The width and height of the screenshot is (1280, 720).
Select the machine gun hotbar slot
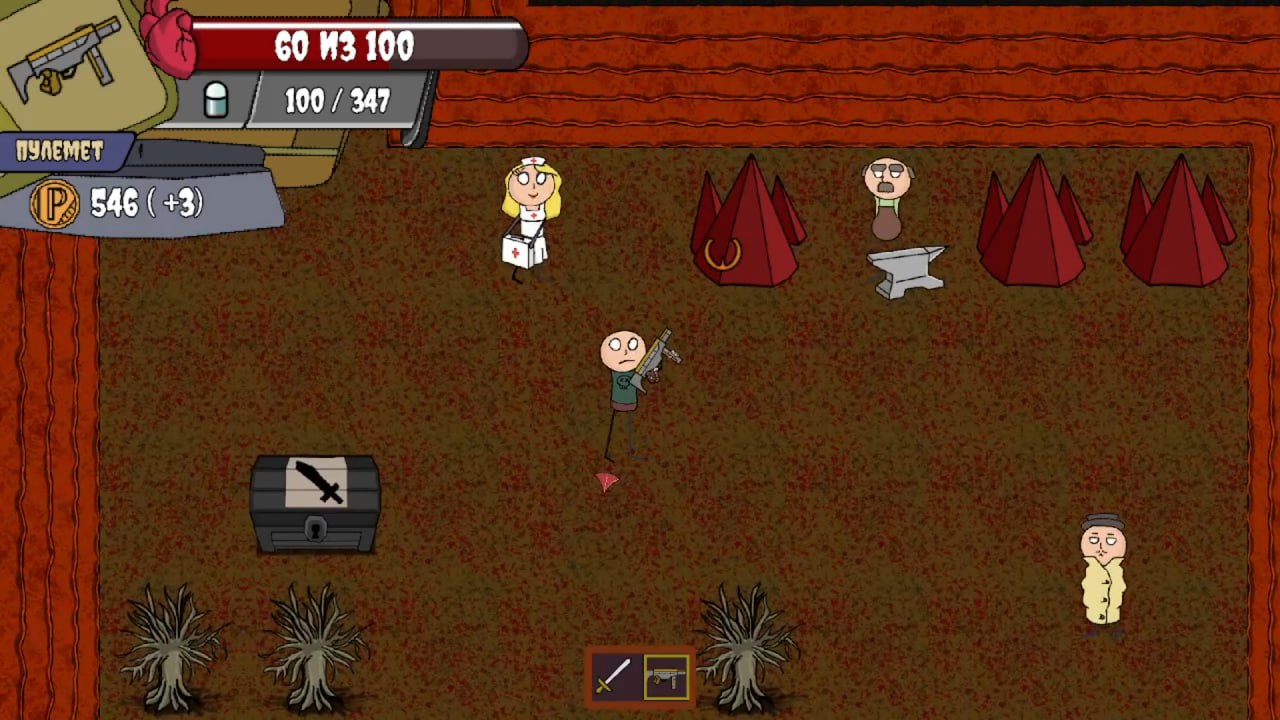(x=665, y=677)
